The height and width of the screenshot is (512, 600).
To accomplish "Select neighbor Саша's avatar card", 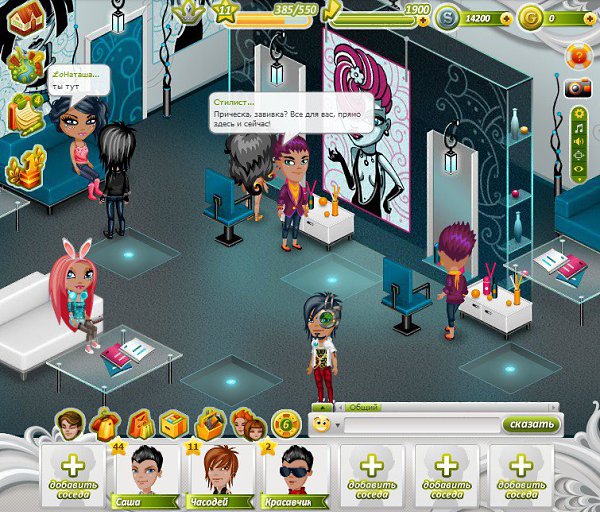I will point(145,470).
